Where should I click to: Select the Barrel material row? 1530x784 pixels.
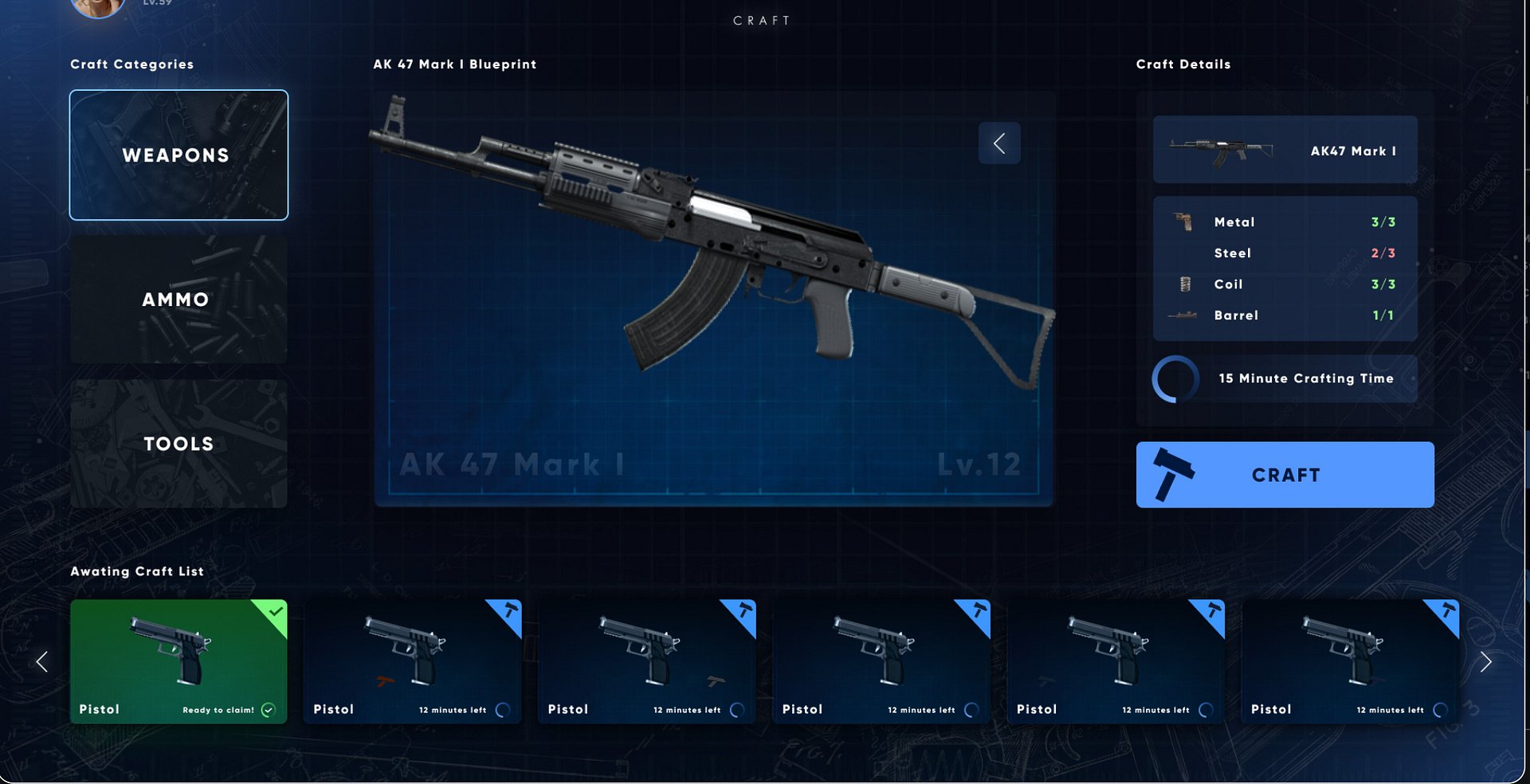[1285, 316]
